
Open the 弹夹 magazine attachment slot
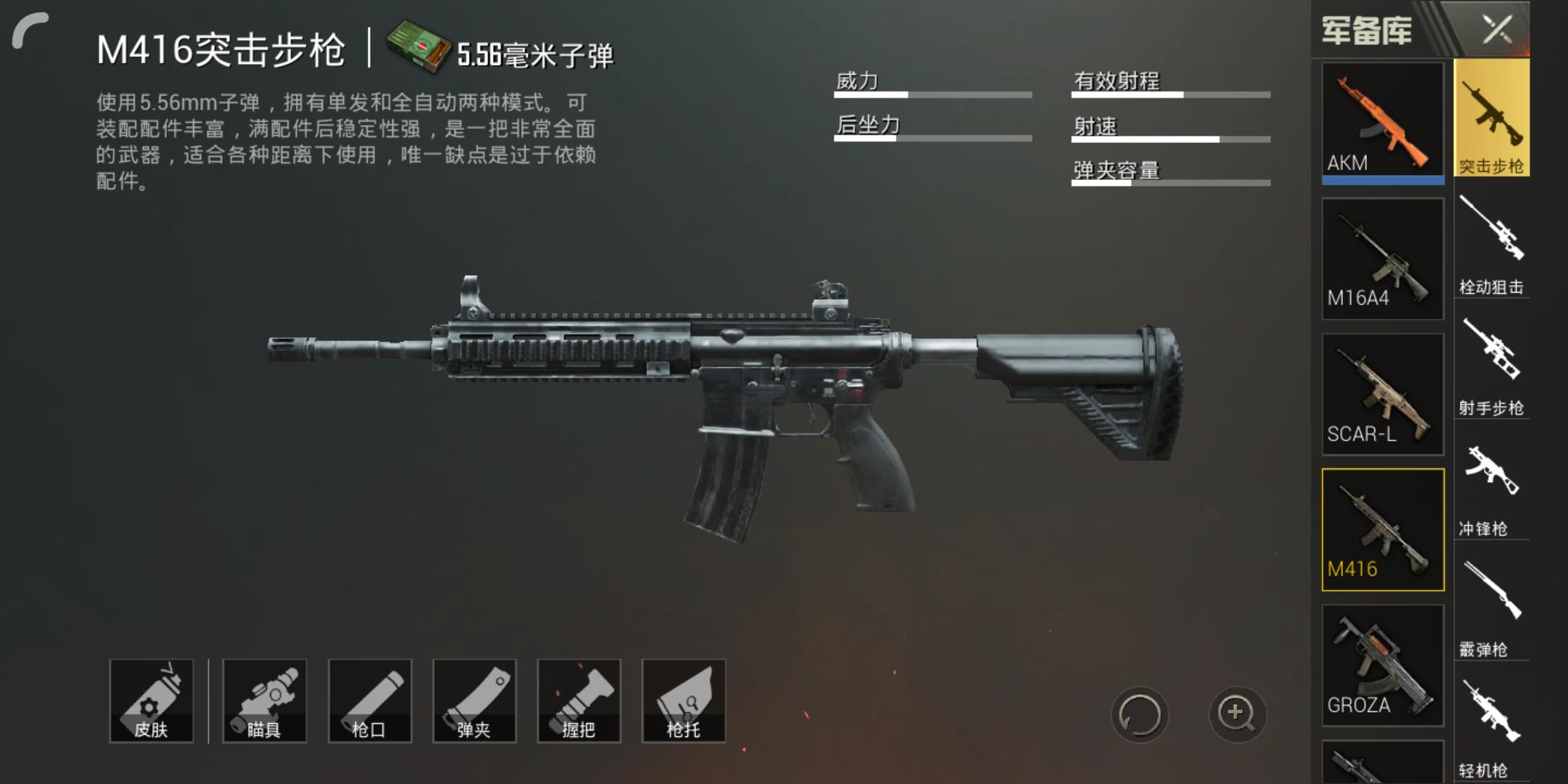pyautogui.click(x=474, y=701)
